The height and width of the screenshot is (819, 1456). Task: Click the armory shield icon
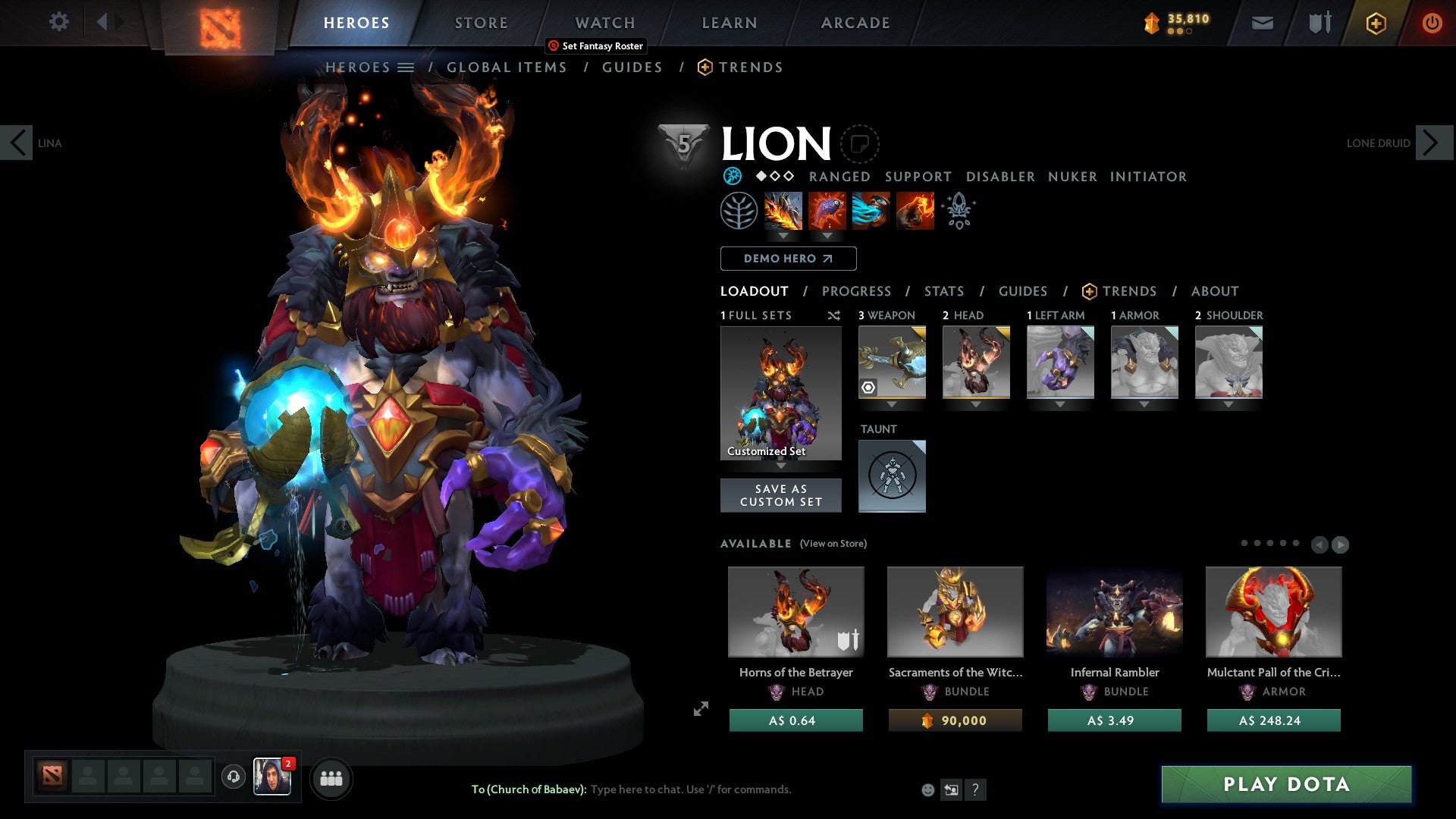click(x=1318, y=22)
